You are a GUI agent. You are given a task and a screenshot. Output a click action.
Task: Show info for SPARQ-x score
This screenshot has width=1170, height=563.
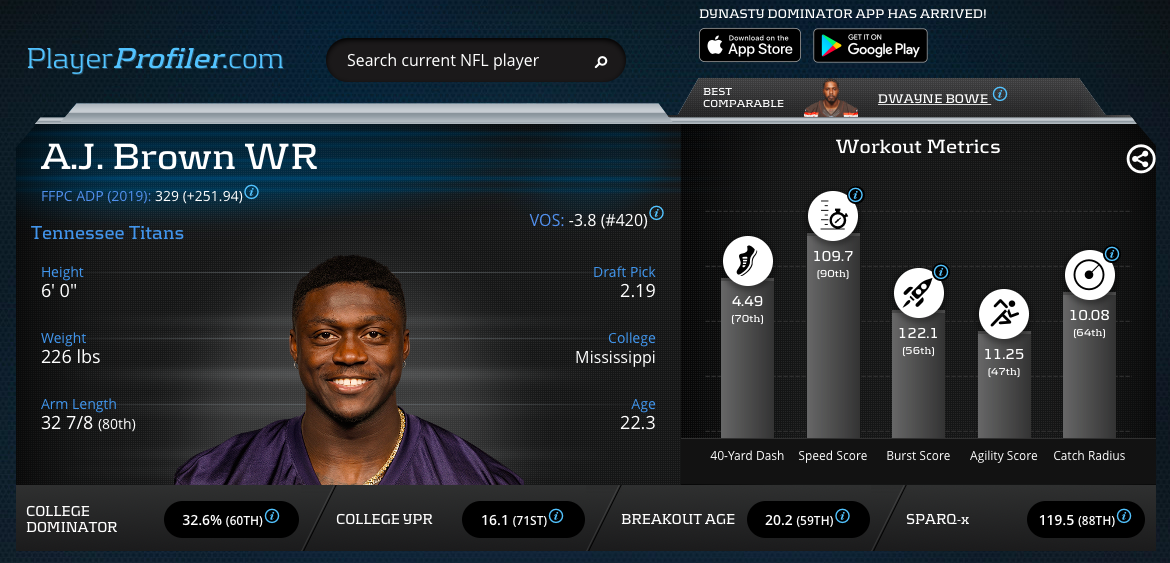pyautogui.click(x=1125, y=517)
